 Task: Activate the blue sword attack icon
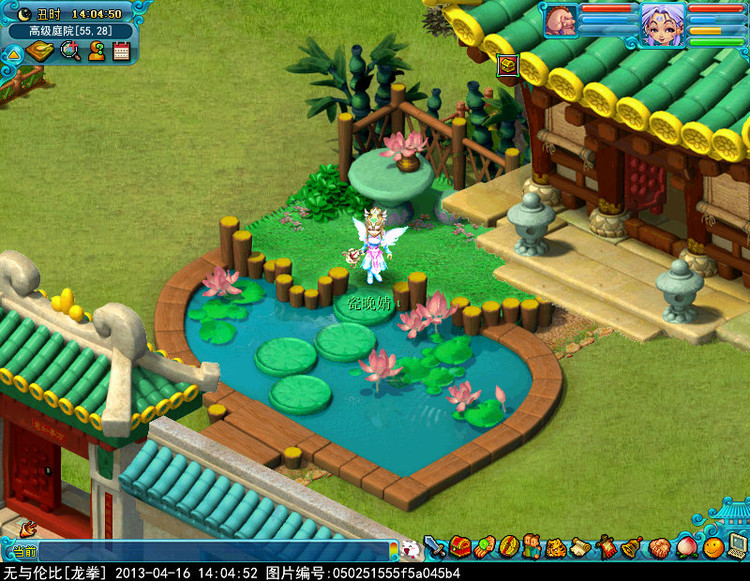click(x=435, y=548)
